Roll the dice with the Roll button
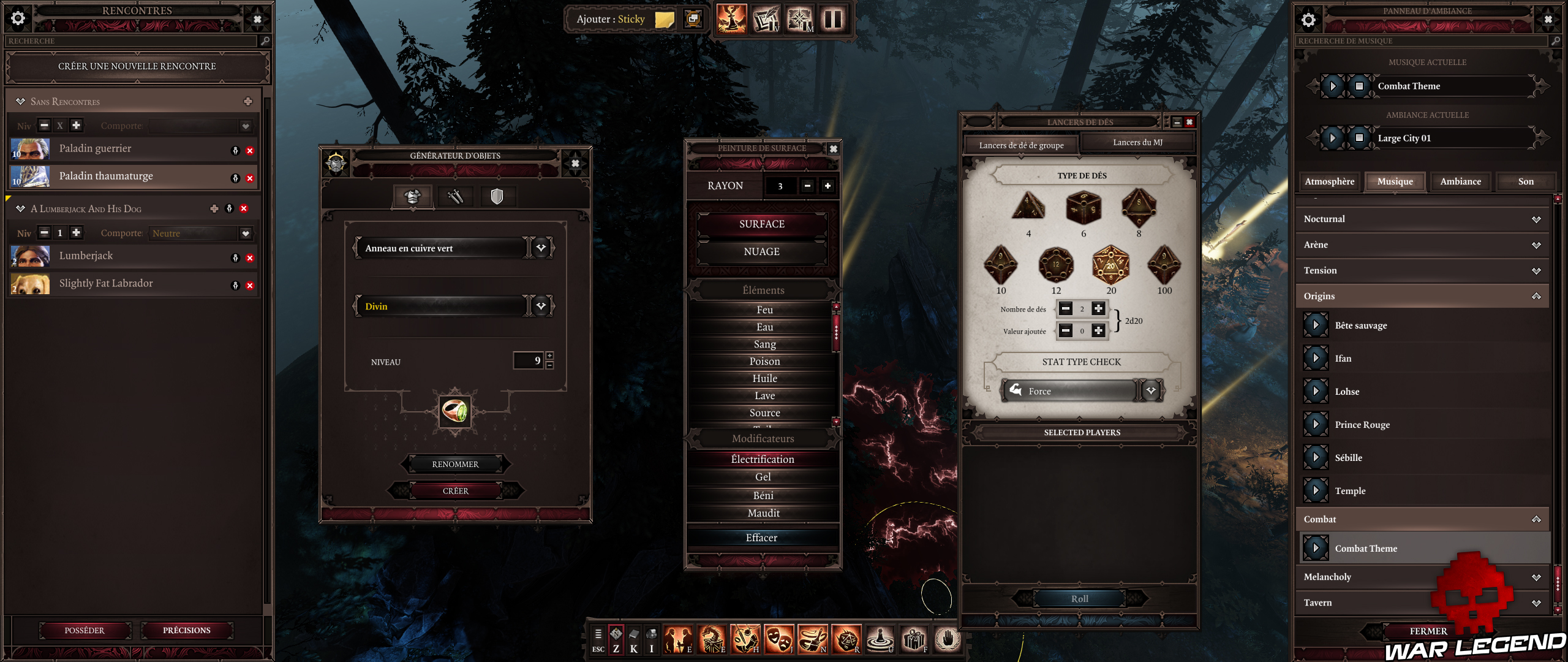 point(1079,599)
